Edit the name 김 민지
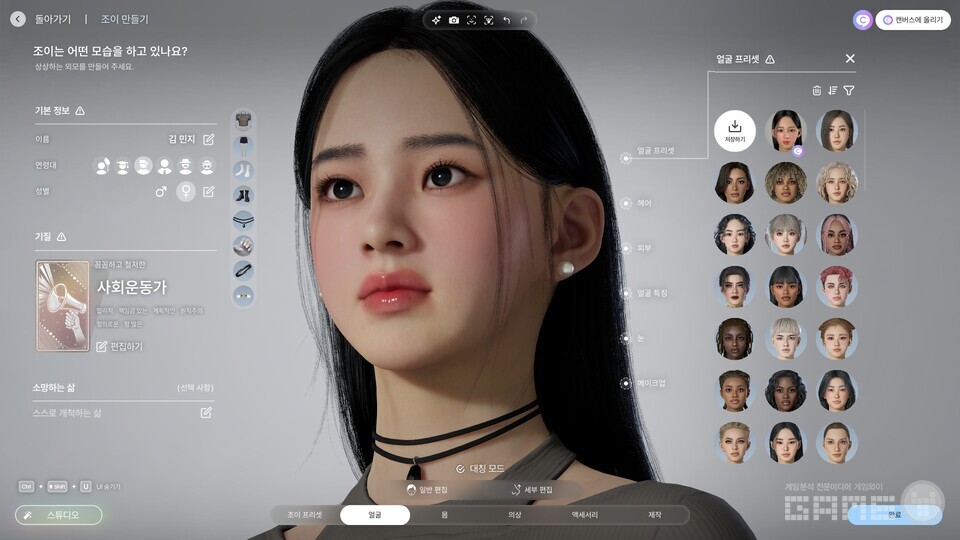Screen dimensions: 960x540 (208, 140)
